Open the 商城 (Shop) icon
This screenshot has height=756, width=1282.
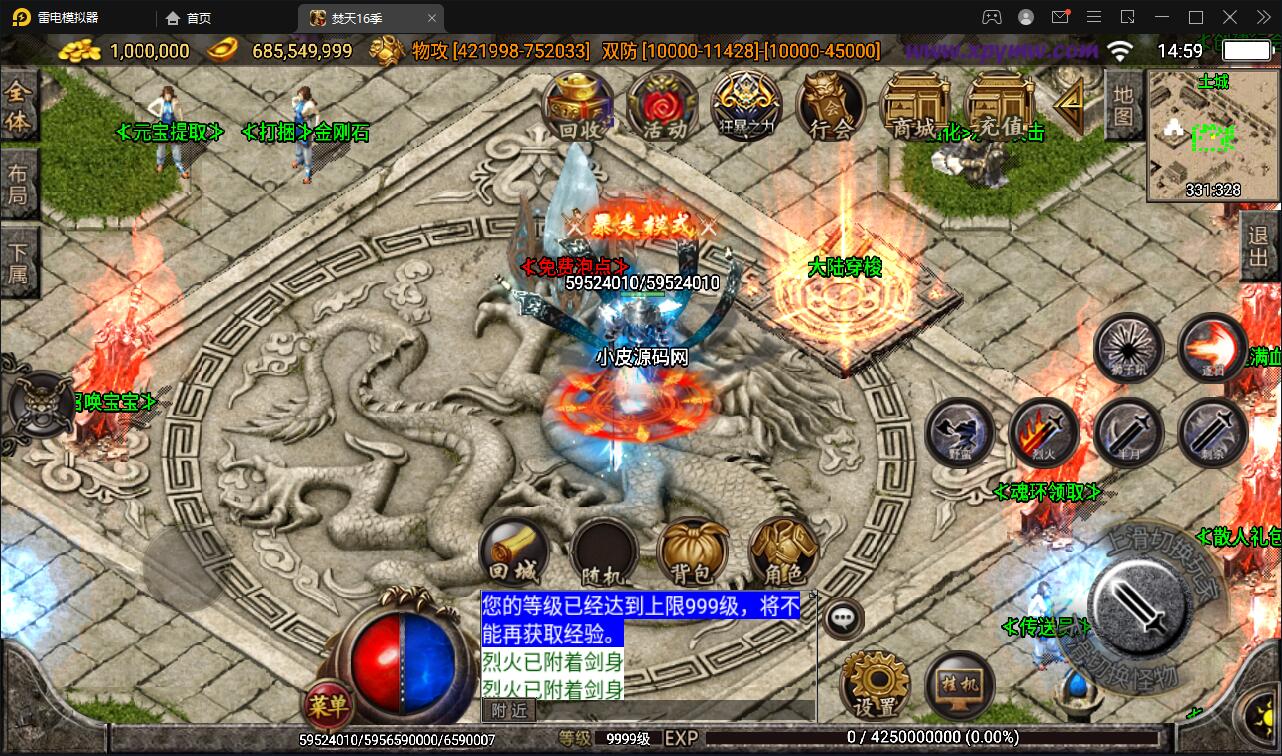point(913,105)
